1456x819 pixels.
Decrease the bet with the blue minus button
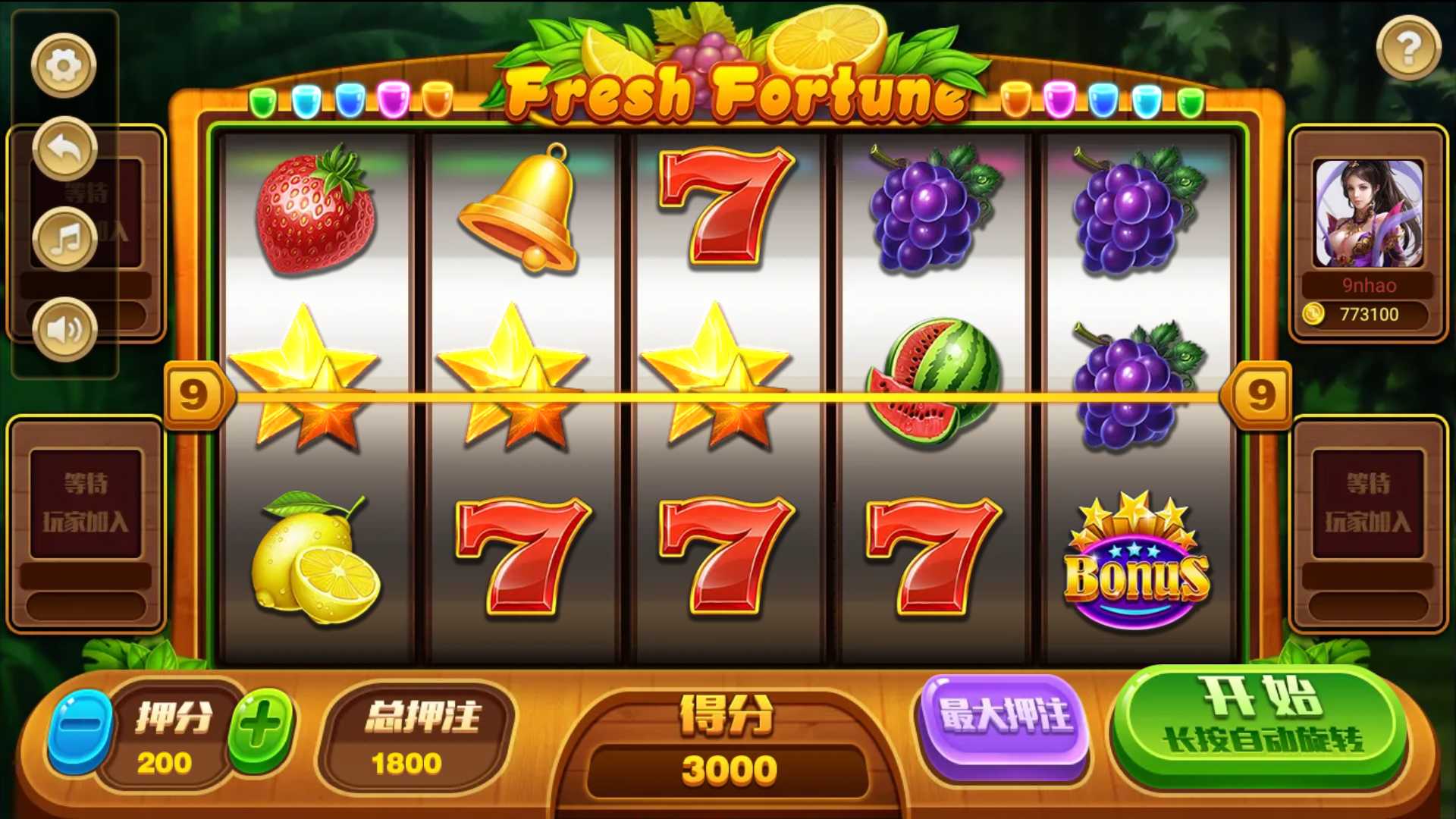(x=80, y=731)
